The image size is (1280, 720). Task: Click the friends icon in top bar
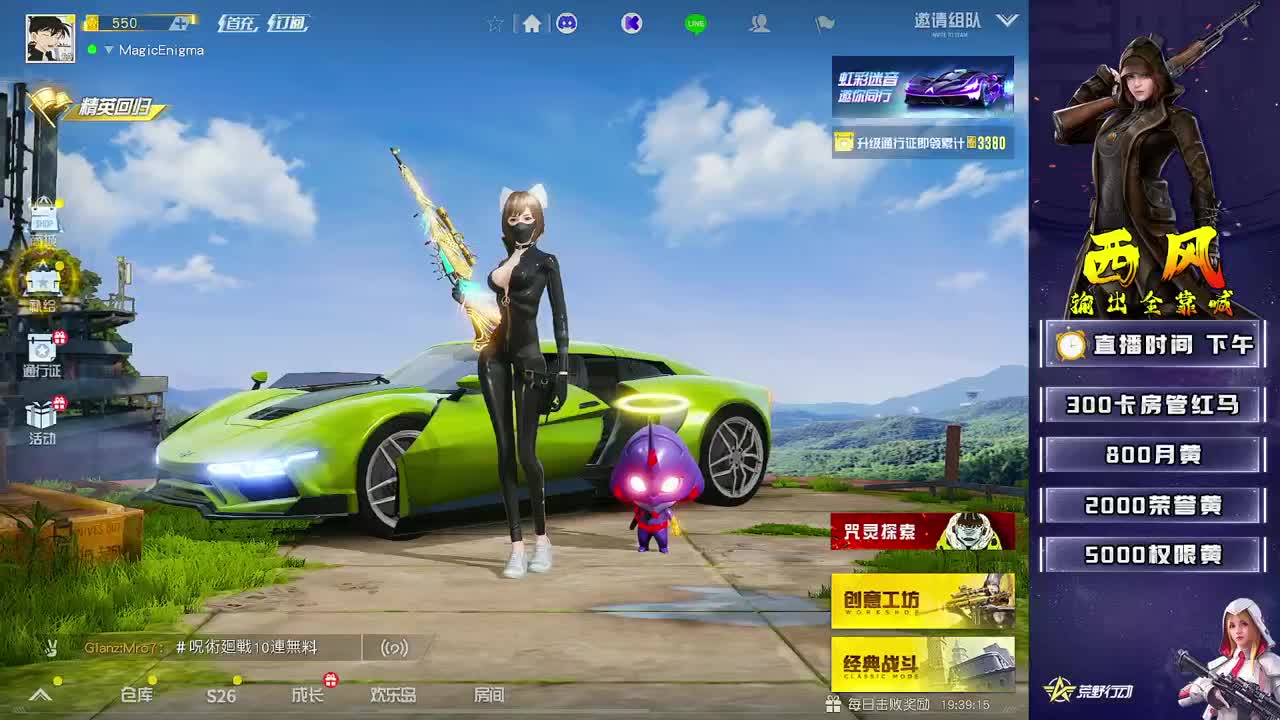(759, 24)
